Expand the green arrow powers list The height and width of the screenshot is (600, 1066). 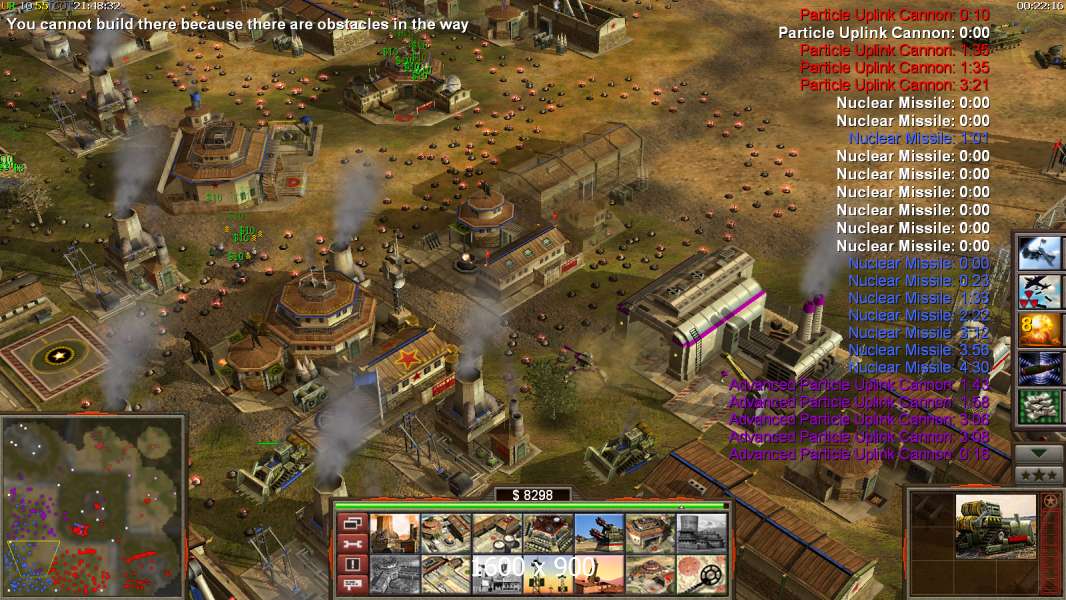[1038, 452]
